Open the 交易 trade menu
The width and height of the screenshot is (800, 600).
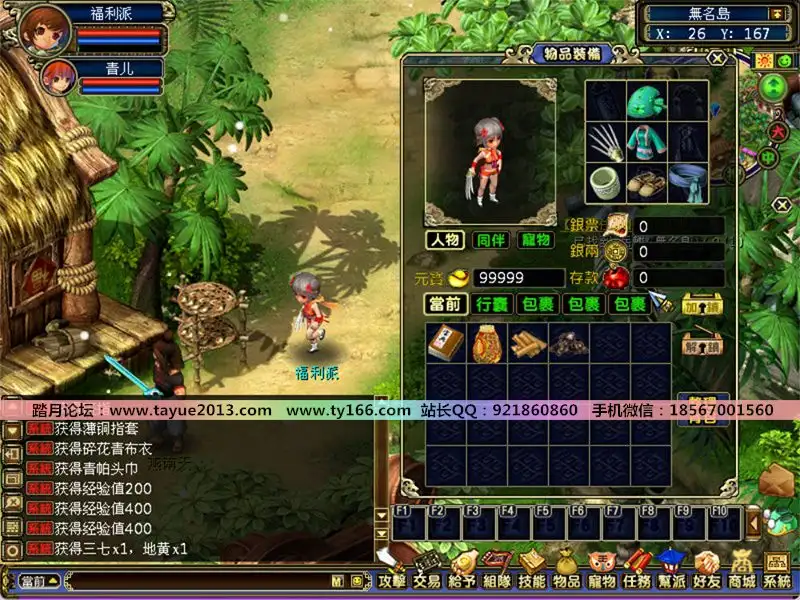(x=427, y=578)
